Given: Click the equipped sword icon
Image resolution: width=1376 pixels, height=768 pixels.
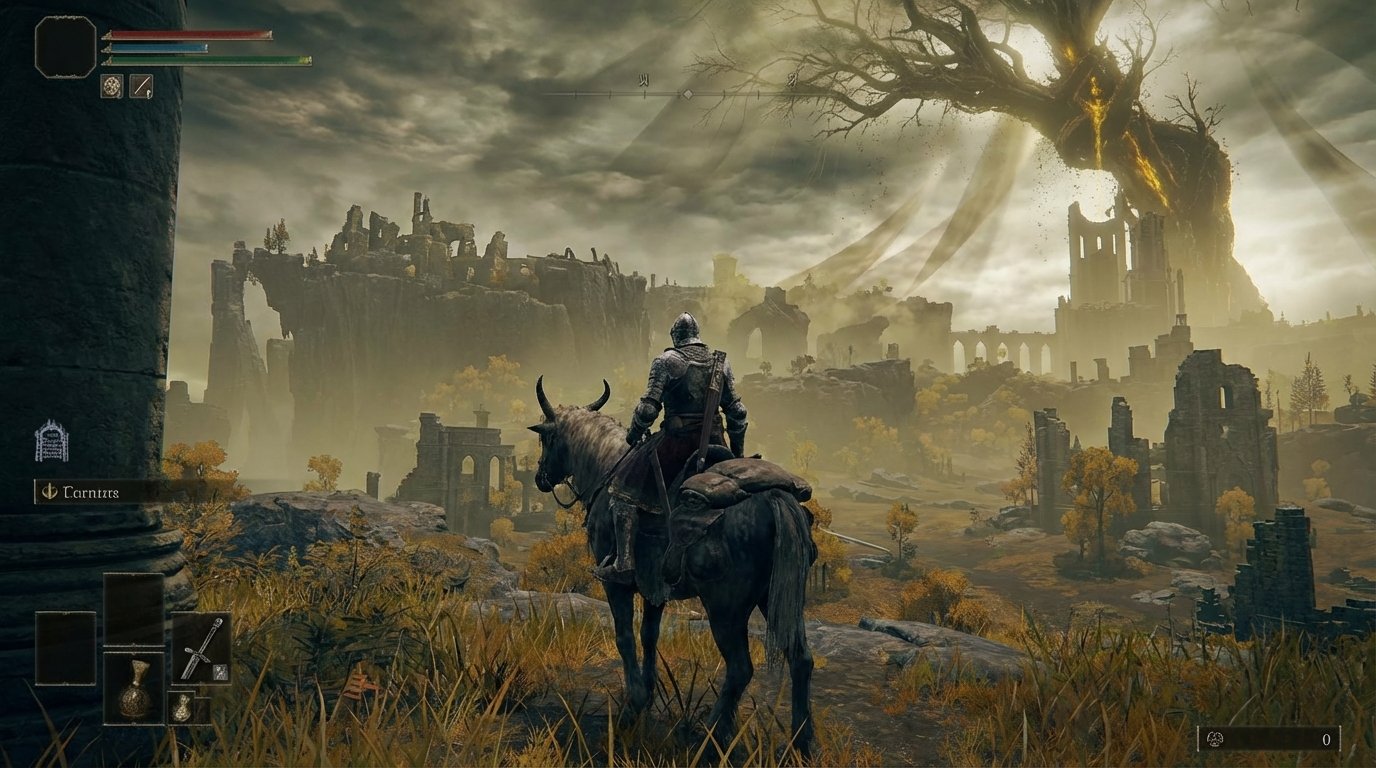Looking at the screenshot, I should pyautogui.click(x=201, y=649).
